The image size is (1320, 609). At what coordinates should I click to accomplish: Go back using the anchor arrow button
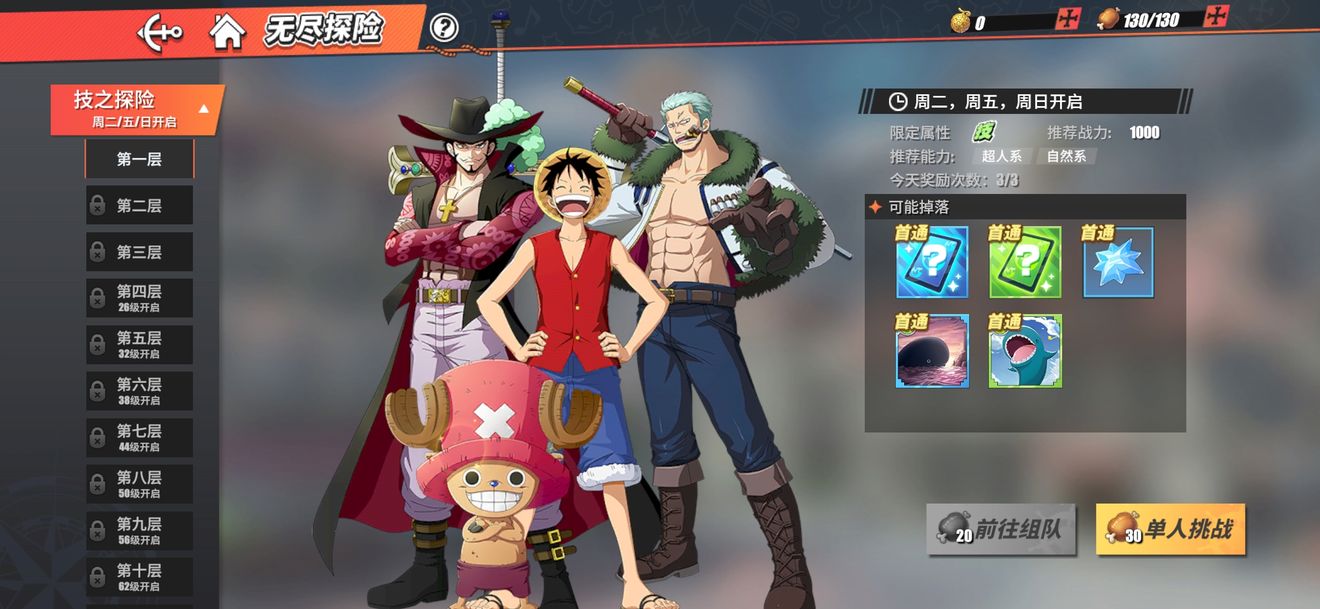pyautogui.click(x=160, y=32)
